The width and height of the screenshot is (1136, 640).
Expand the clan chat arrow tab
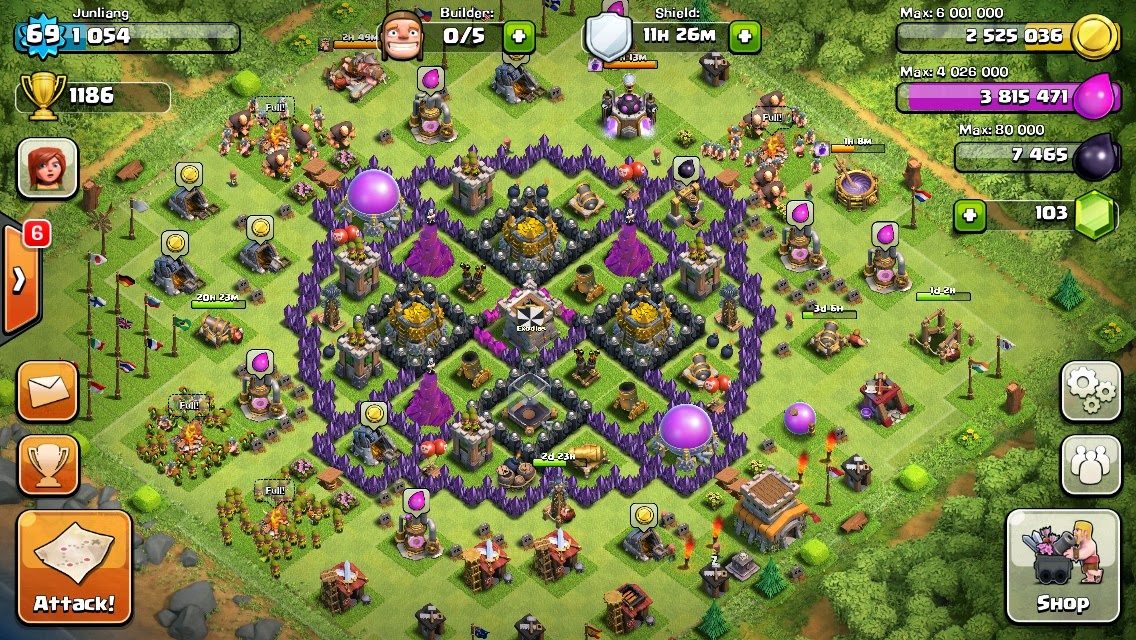20,279
